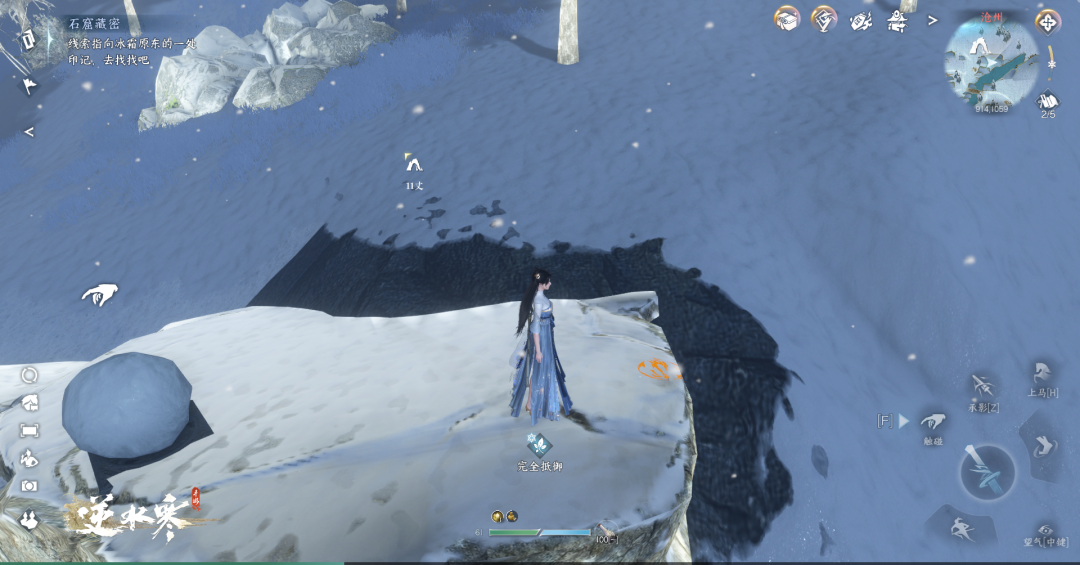This screenshot has height=565, width=1080.
Task: Click the treasure chest icon in top bar
Action: [787, 19]
